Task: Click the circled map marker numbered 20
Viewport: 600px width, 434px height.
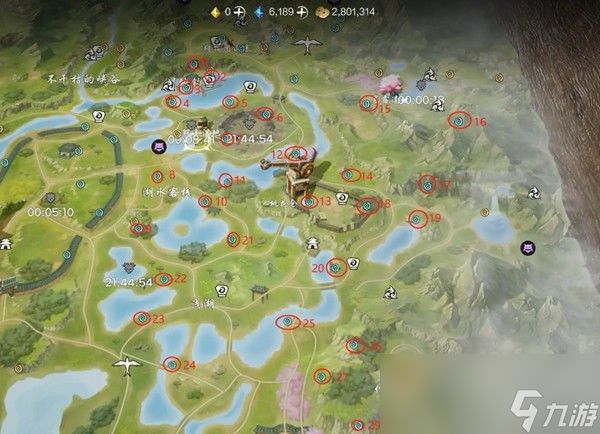Action: [x=336, y=267]
